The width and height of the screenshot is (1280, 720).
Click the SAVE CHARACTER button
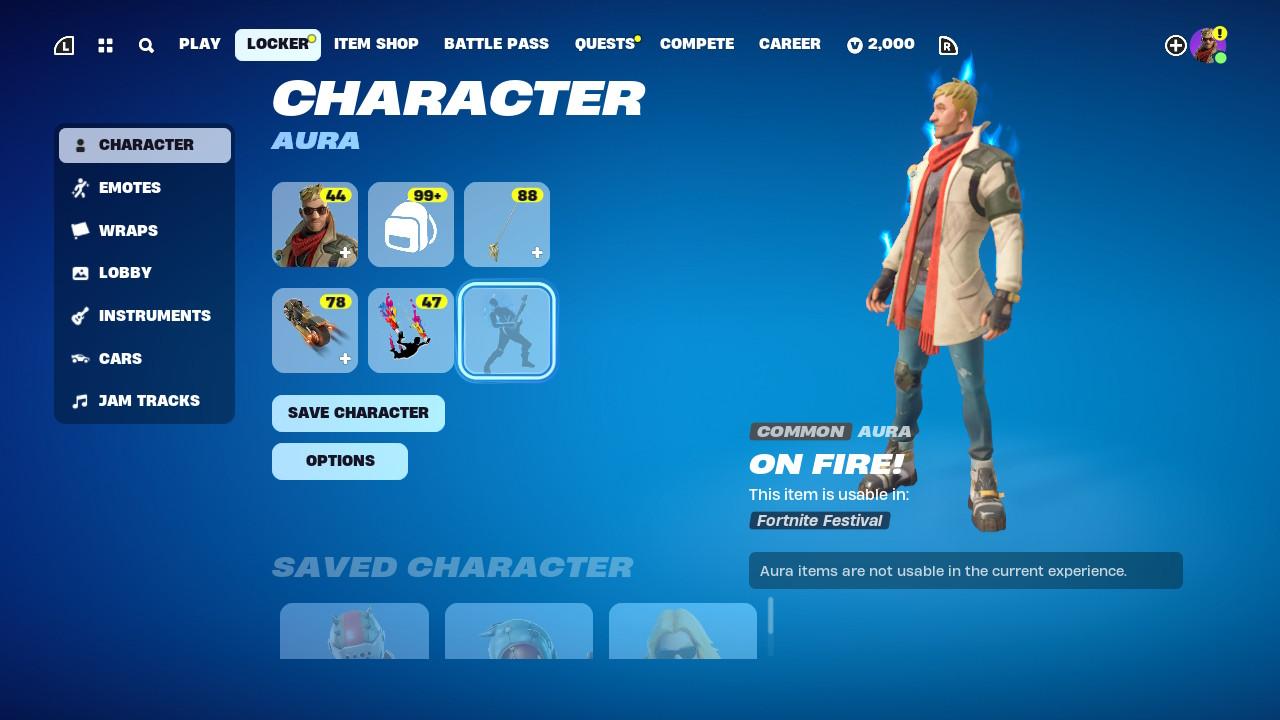pyautogui.click(x=358, y=412)
